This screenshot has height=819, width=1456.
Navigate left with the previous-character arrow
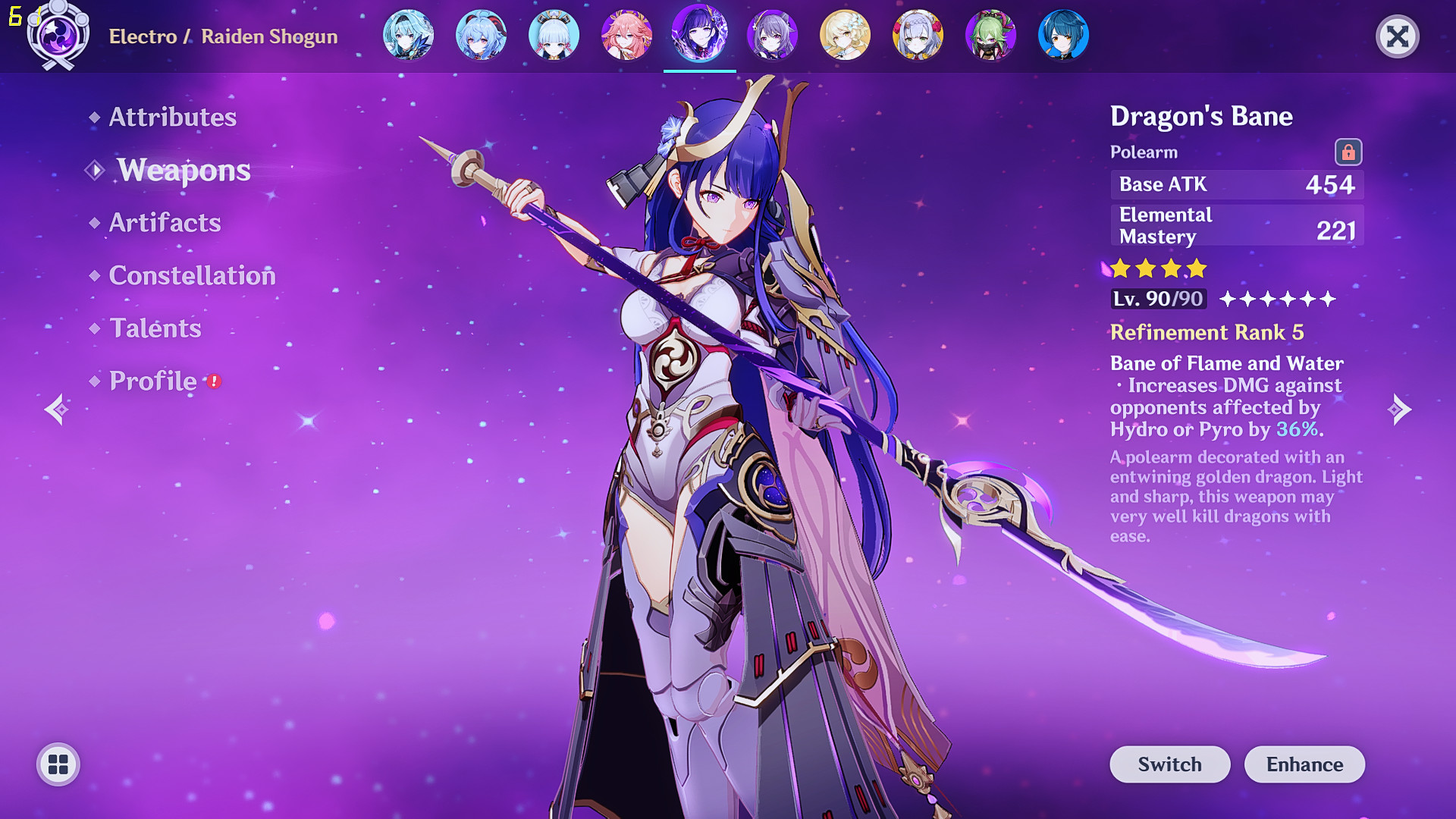(58, 409)
